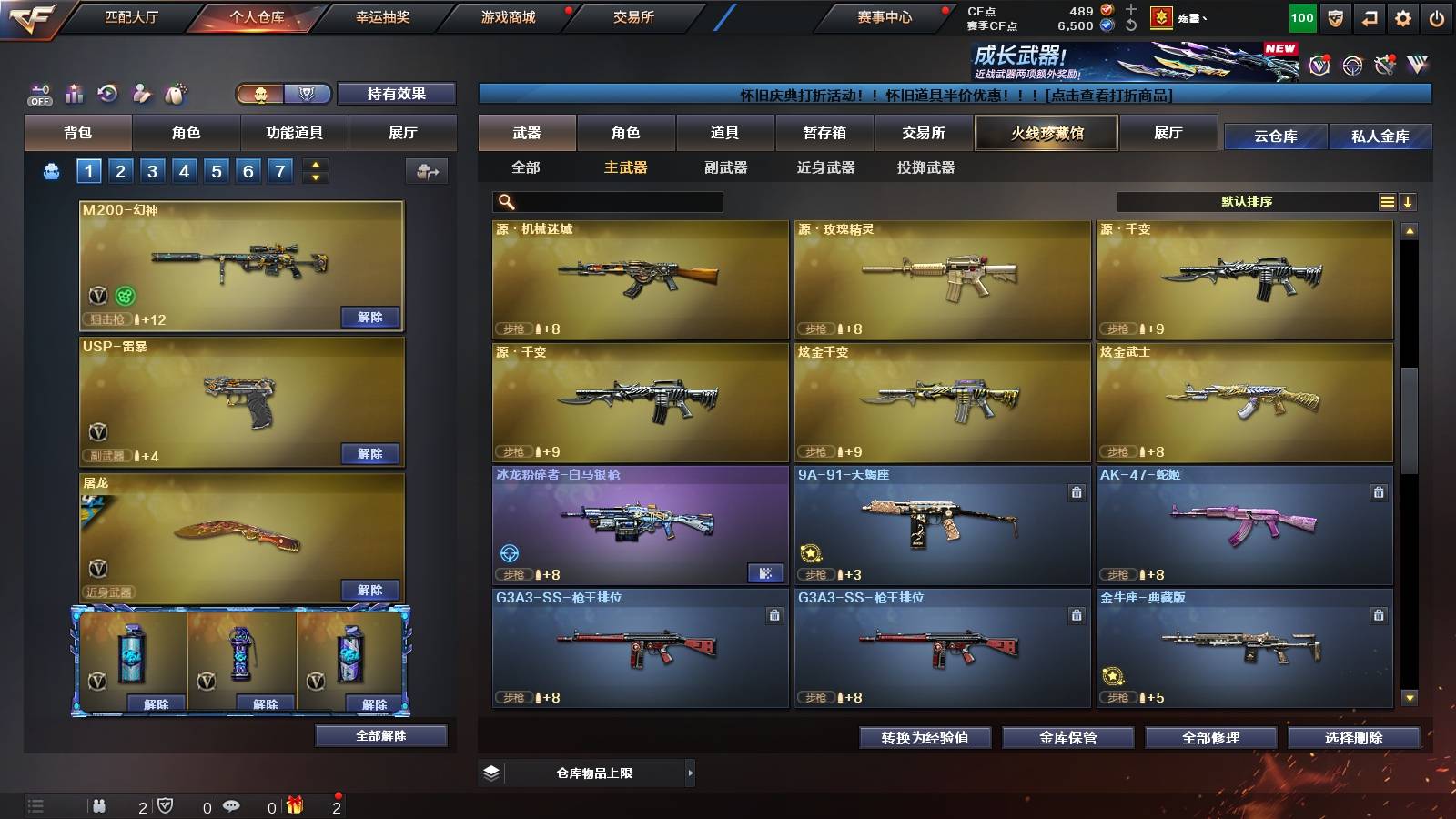
Task: Click the replay playback icon in left toolbar
Action: pos(109,91)
